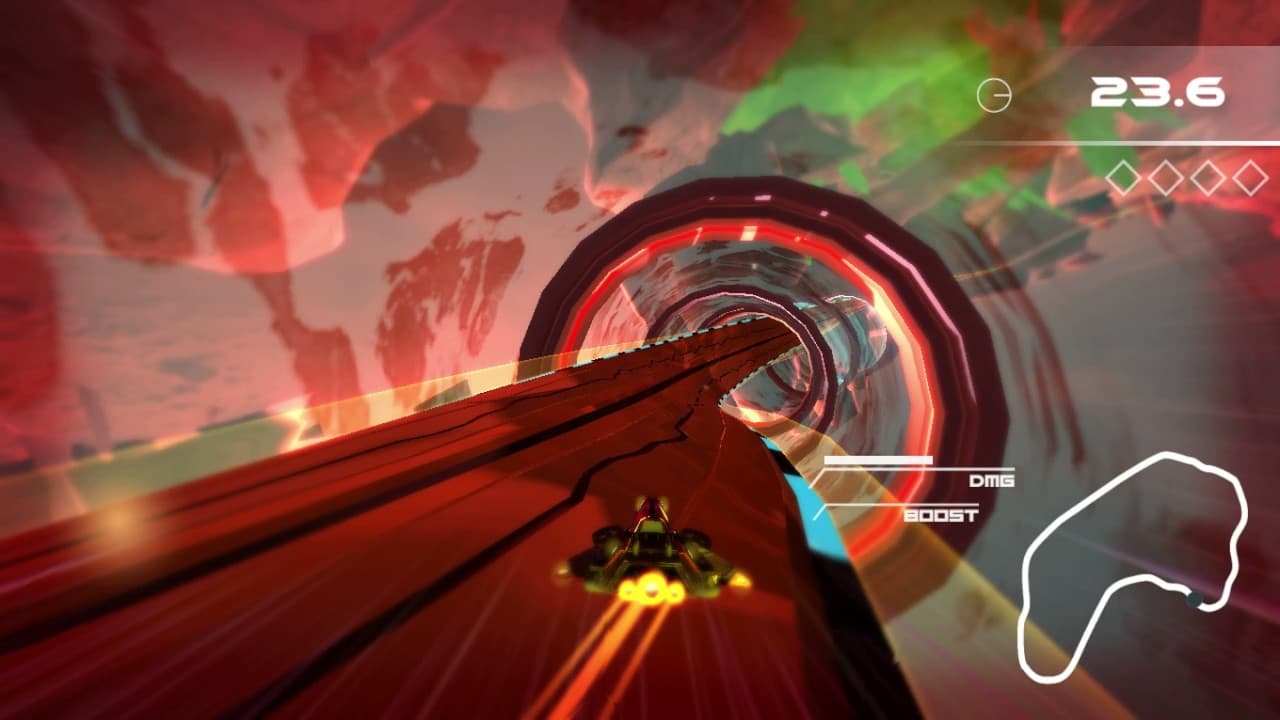
Task: Click the DMG status icon area
Action: click(x=992, y=483)
